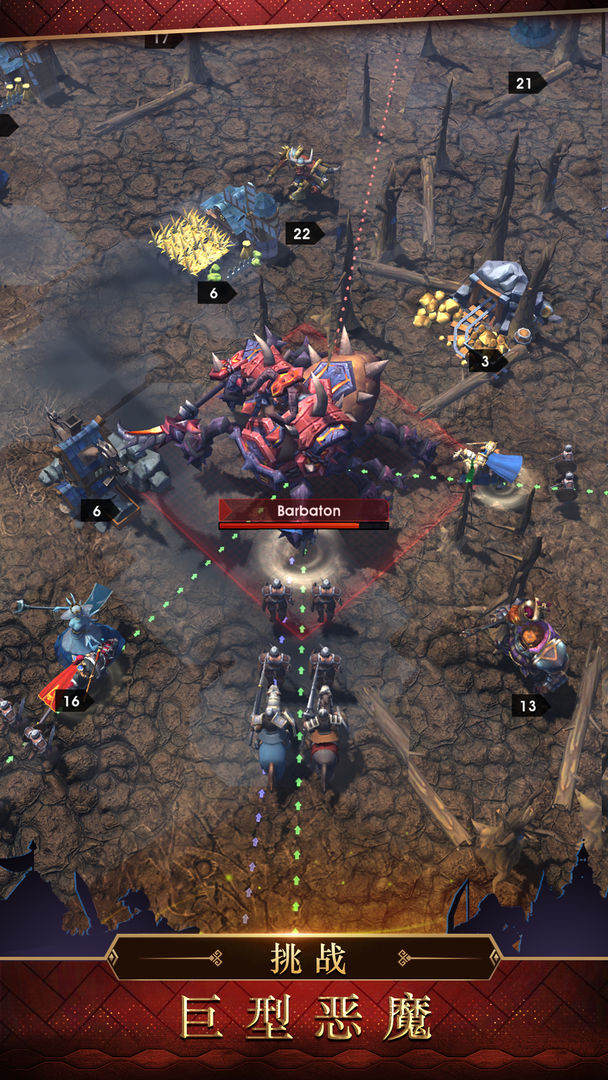
Task: Select the Barbaton boss nameplate
Action: (304, 511)
